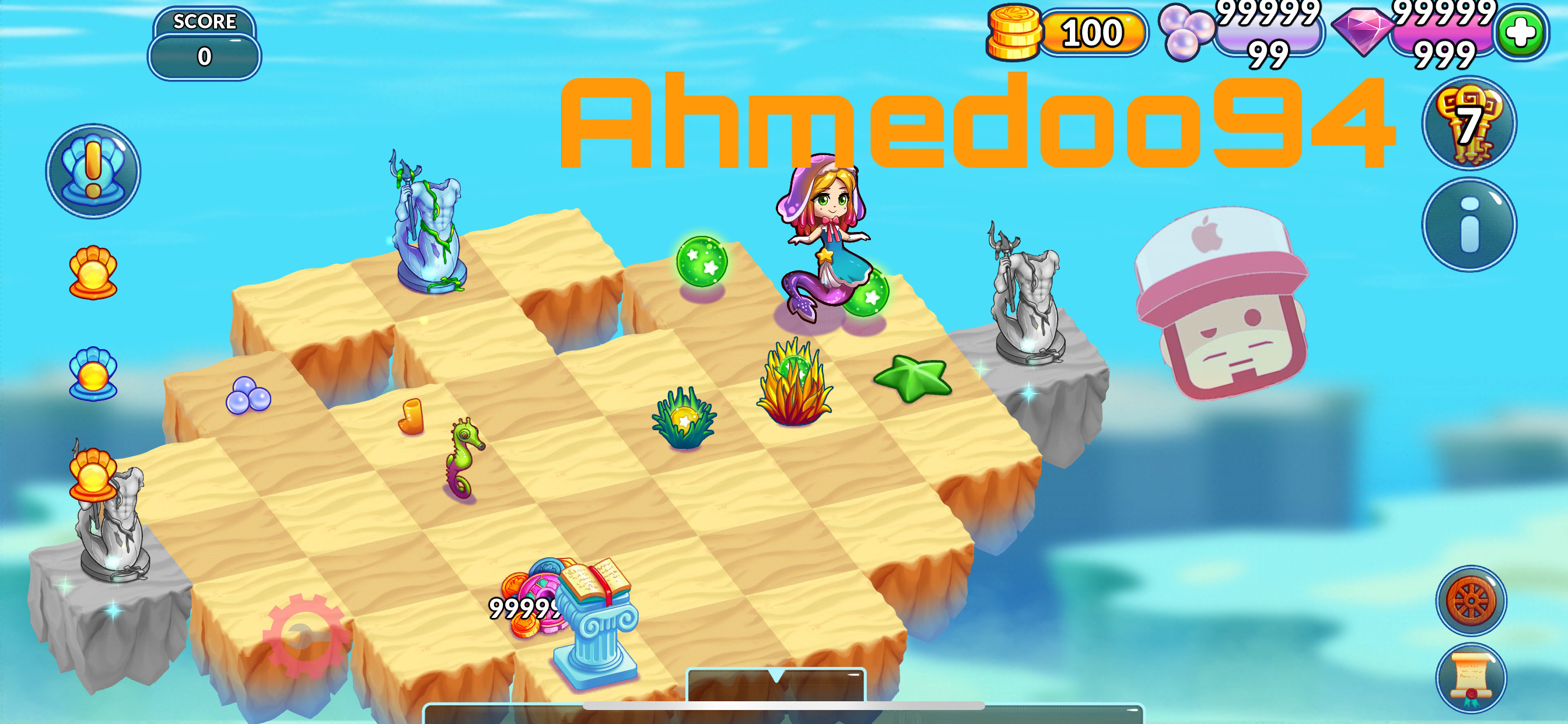
Task: Open the red gear overlay menu
Action: (306, 636)
